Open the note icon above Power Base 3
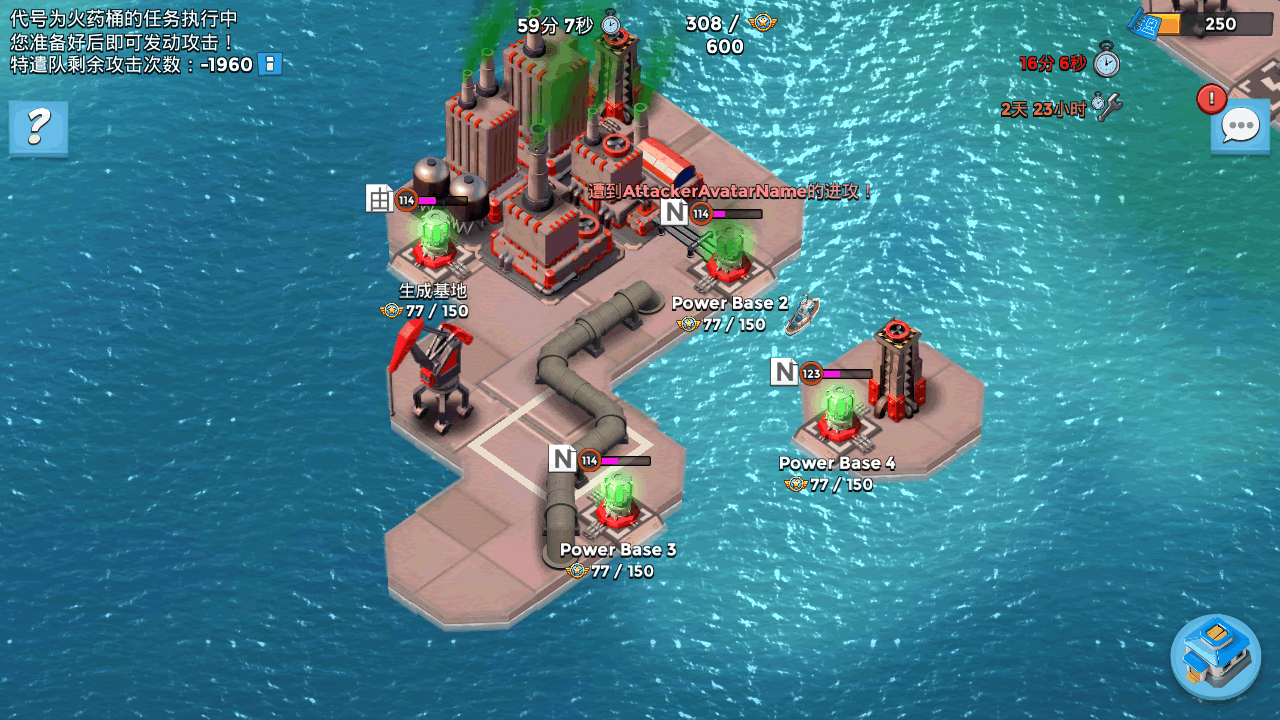The image size is (1280, 720). (562, 458)
